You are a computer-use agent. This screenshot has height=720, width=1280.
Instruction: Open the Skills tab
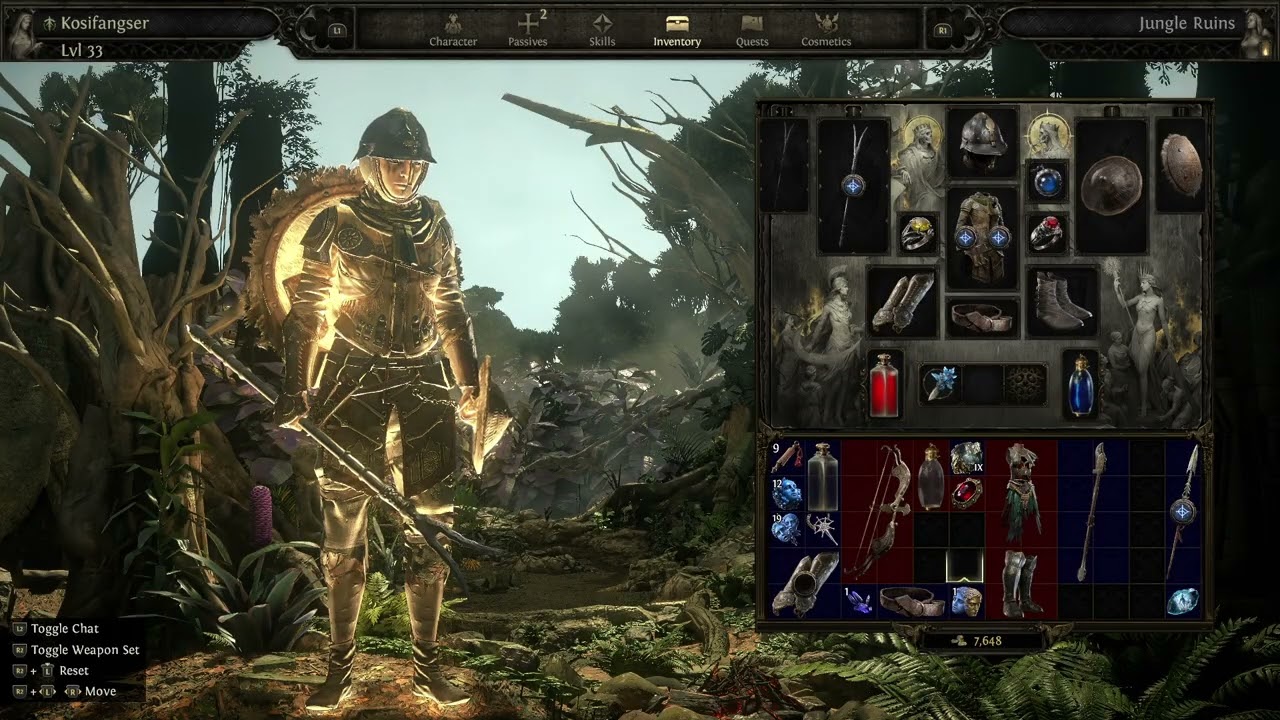[602, 30]
